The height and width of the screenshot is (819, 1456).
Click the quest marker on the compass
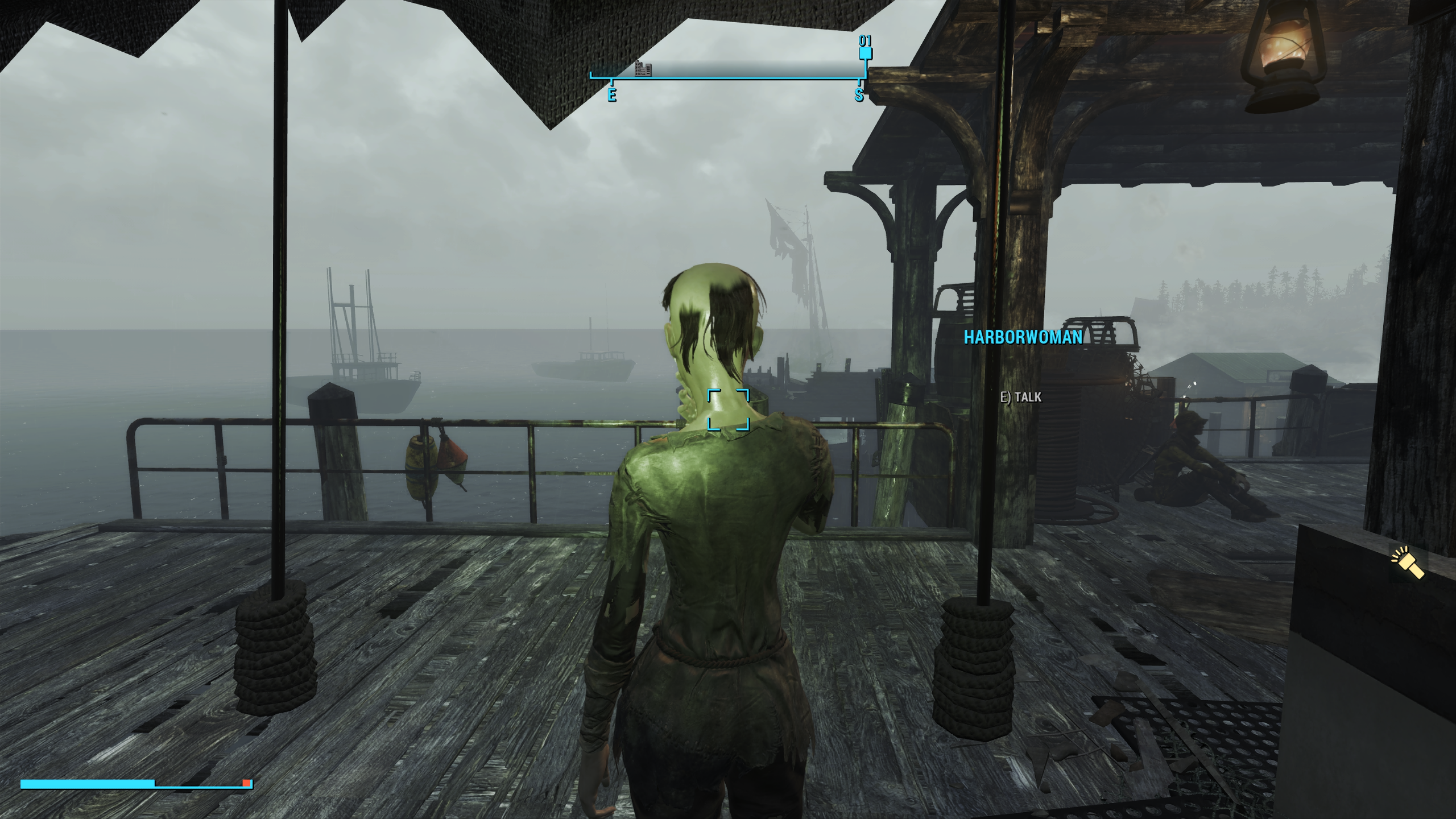coord(865,53)
